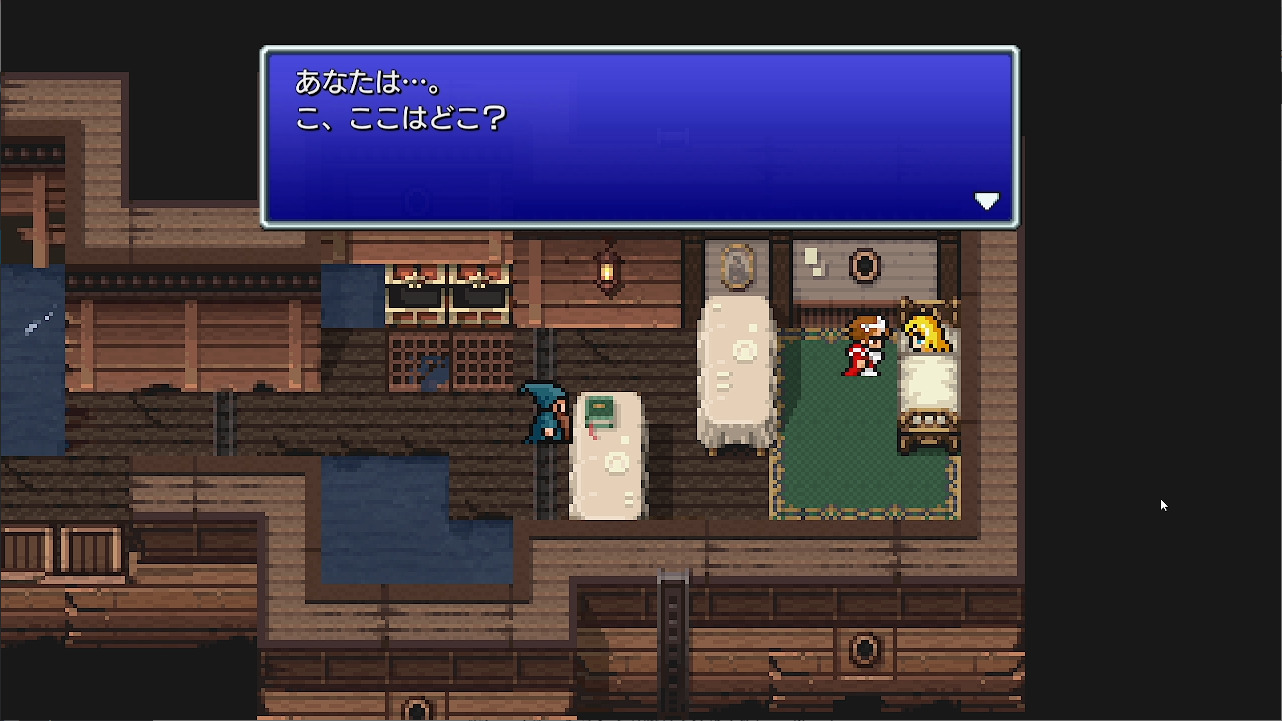The image size is (1282, 721).
Task: Click the mouse cursor resting area
Action: point(1163,505)
